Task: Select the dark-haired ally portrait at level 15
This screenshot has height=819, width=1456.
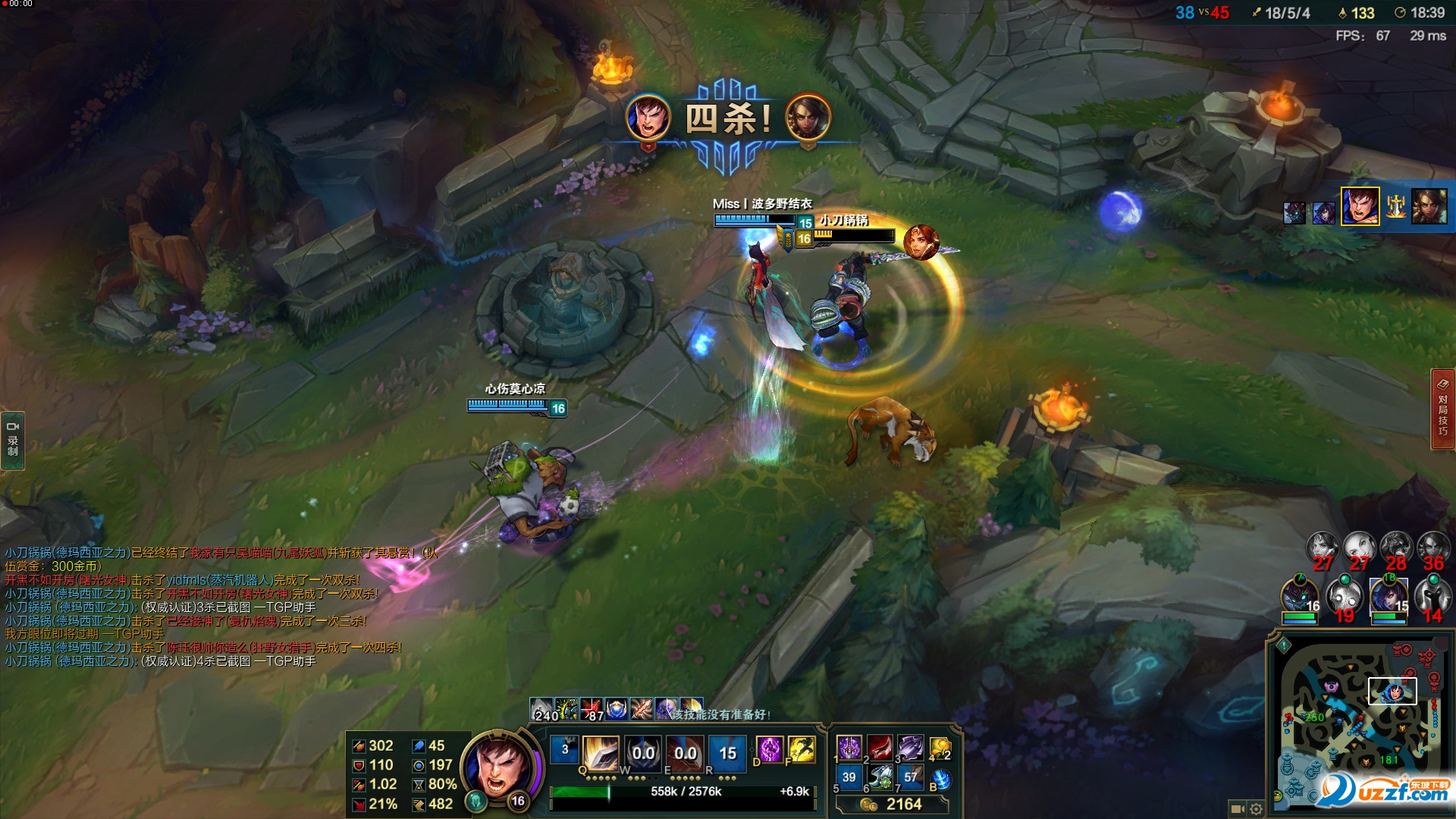Action: tap(1389, 595)
